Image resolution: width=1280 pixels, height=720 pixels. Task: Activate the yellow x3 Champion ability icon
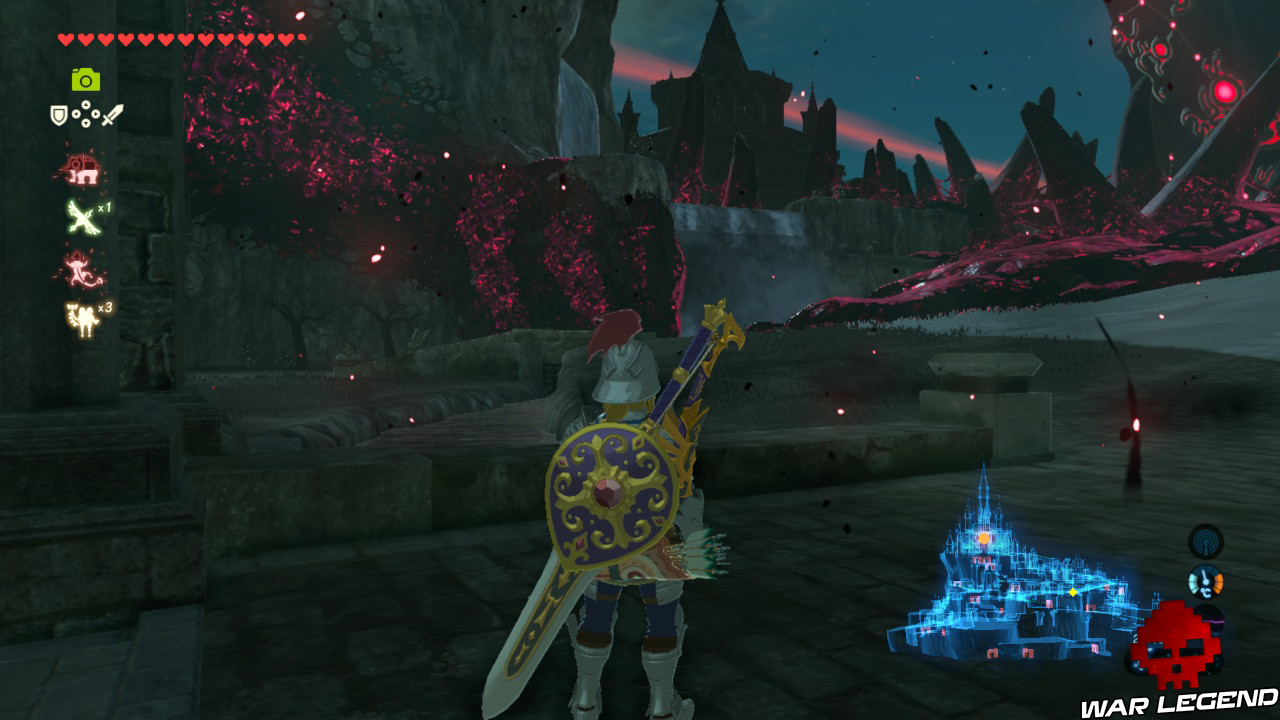[x=84, y=316]
